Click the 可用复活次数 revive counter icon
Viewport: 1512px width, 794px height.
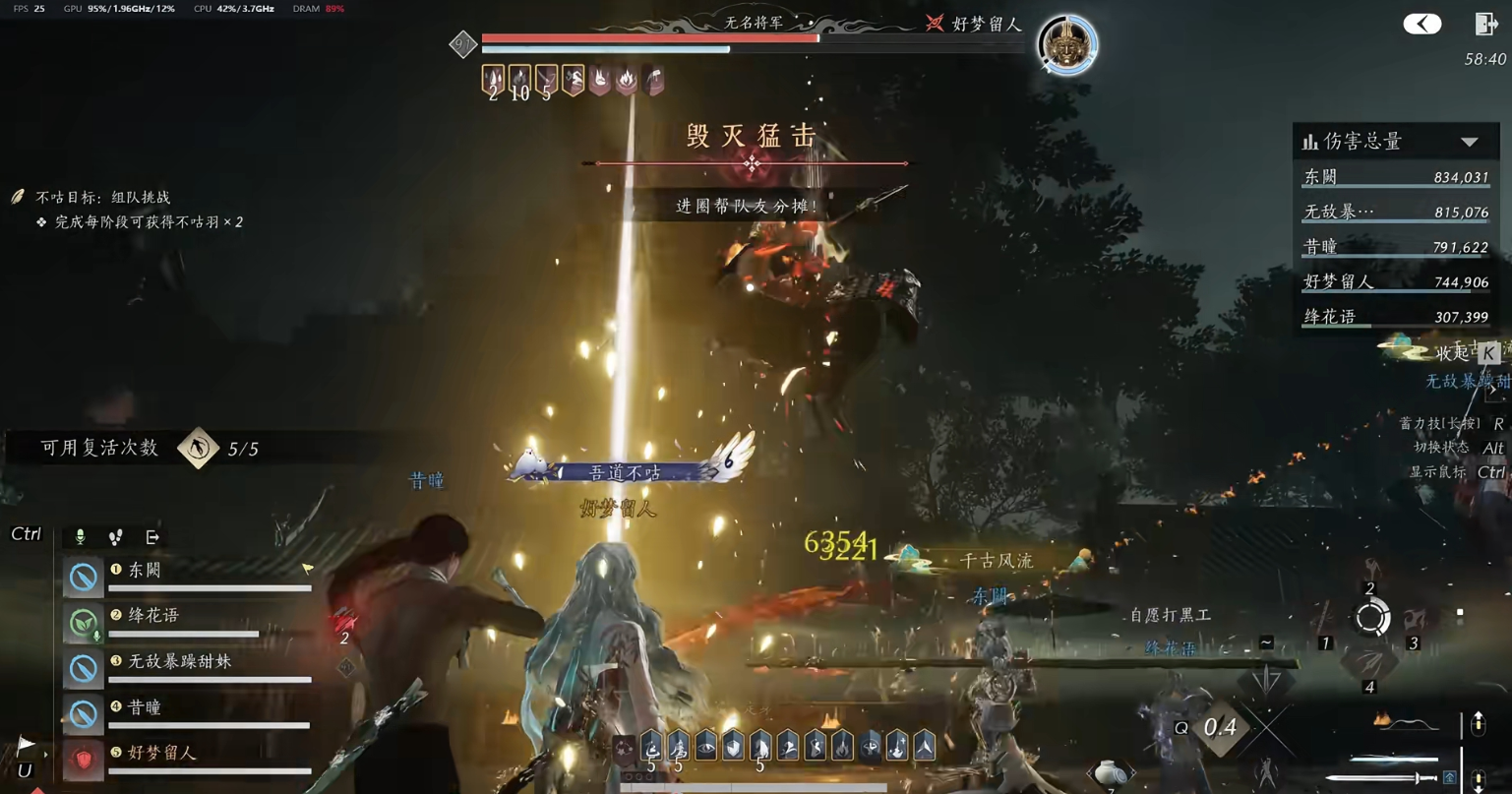click(x=198, y=449)
